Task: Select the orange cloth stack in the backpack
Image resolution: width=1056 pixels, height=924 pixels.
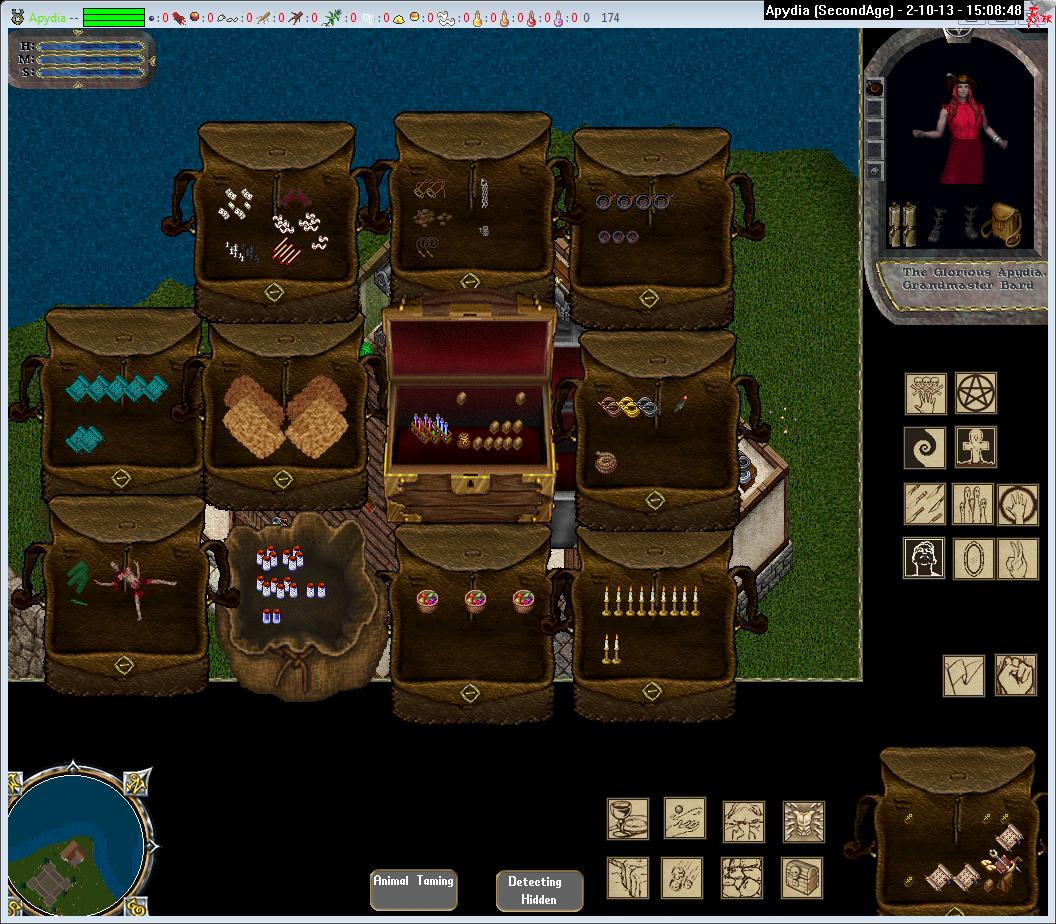Action: pyautogui.click(x=286, y=414)
